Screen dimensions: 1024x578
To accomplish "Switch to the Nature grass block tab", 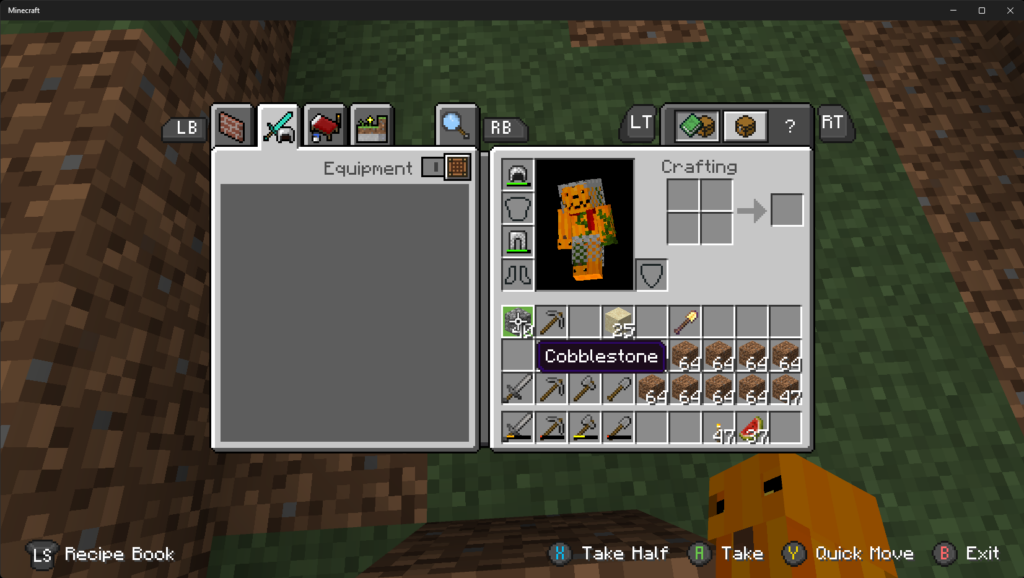I will click(x=371, y=127).
